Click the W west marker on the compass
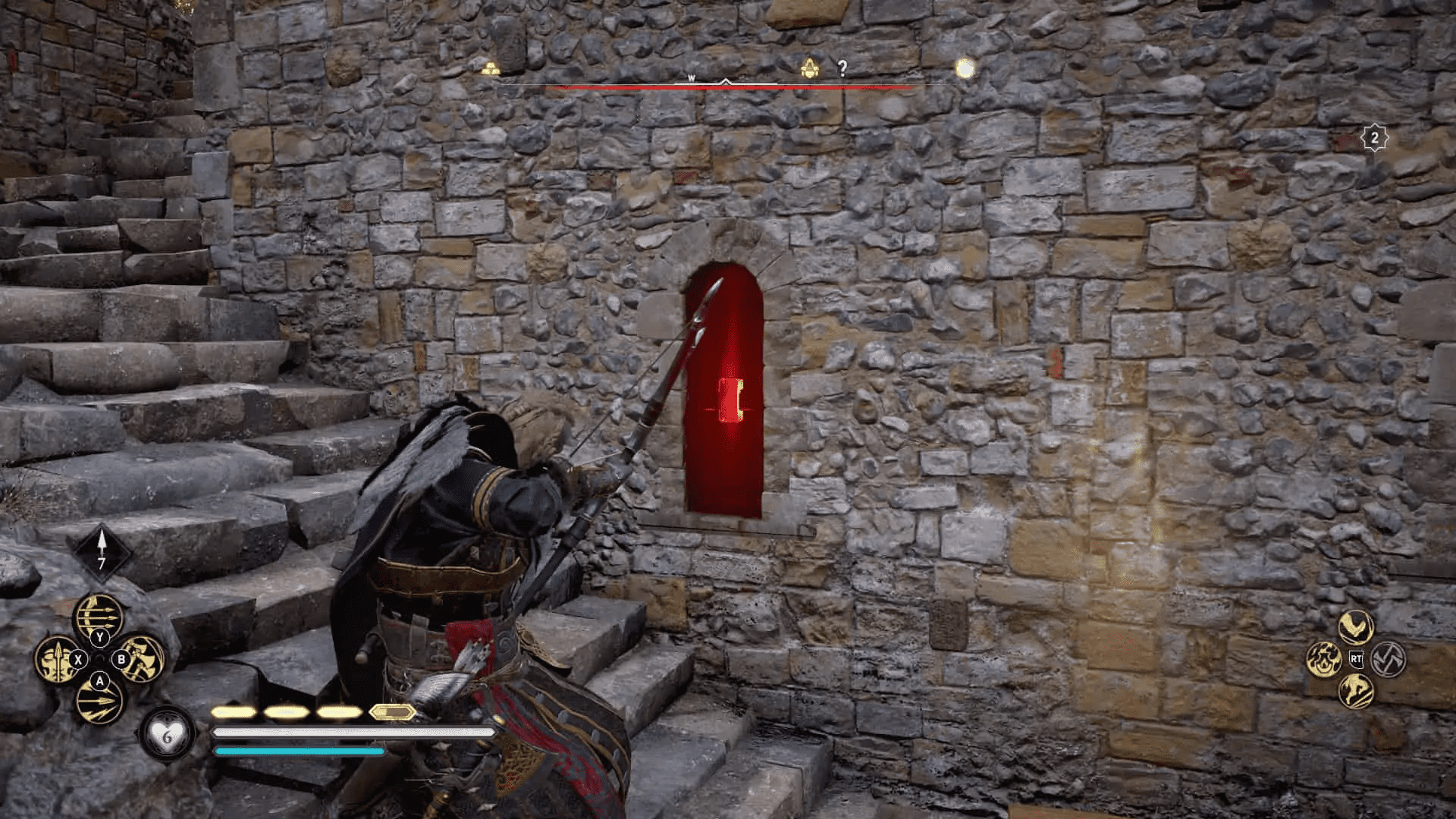The height and width of the screenshot is (819, 1456). 691,78
